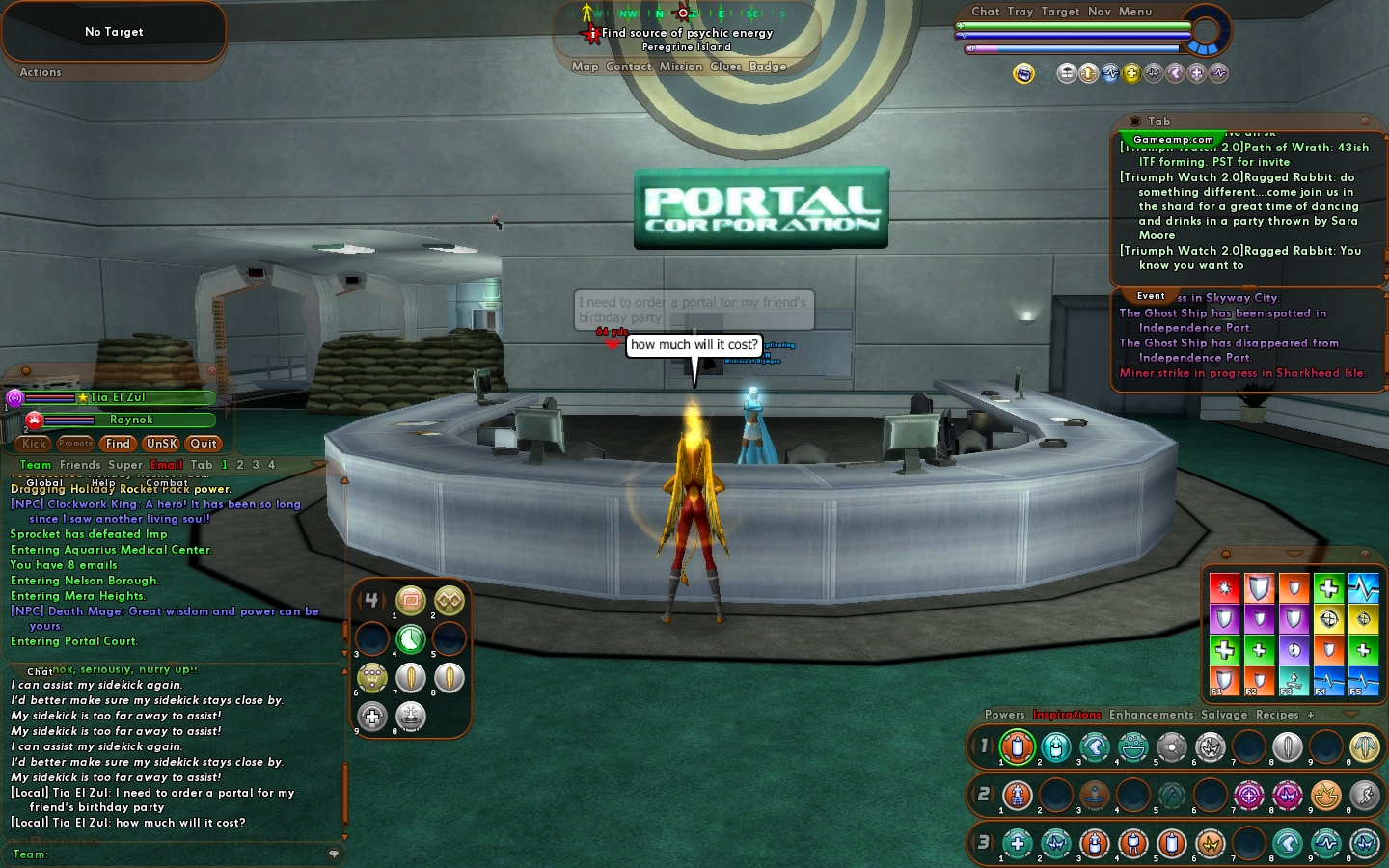
Task: Select the Super tab
Action: tap(125, 465)
